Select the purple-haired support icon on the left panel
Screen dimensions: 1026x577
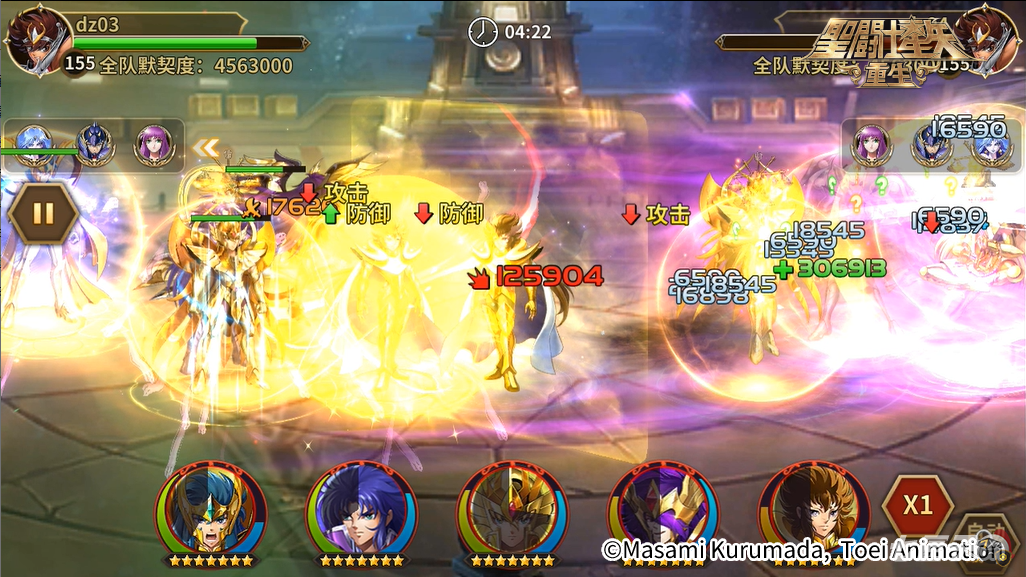(154, 145)
